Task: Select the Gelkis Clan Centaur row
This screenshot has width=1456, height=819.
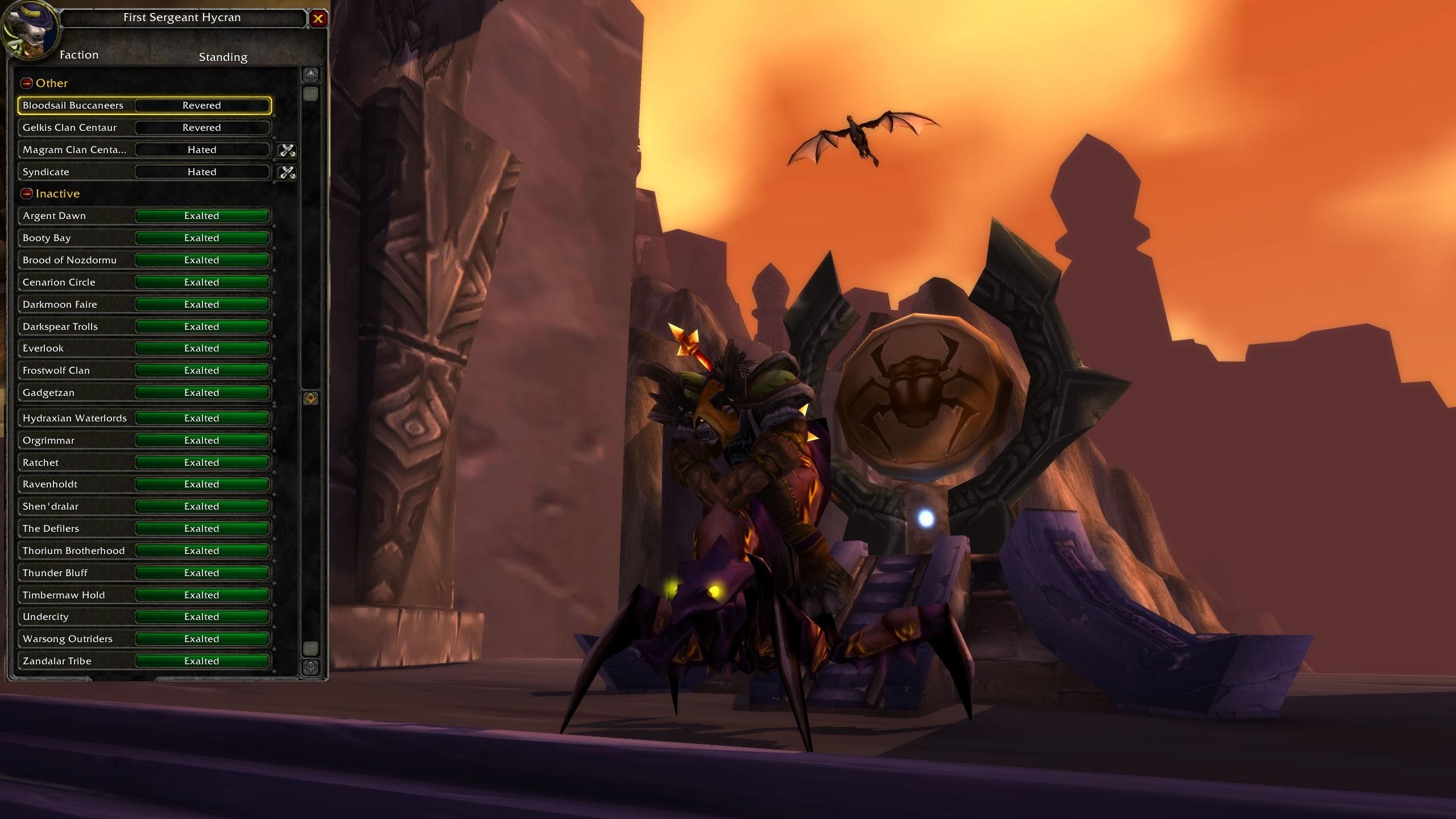Action: click(144, 128)
